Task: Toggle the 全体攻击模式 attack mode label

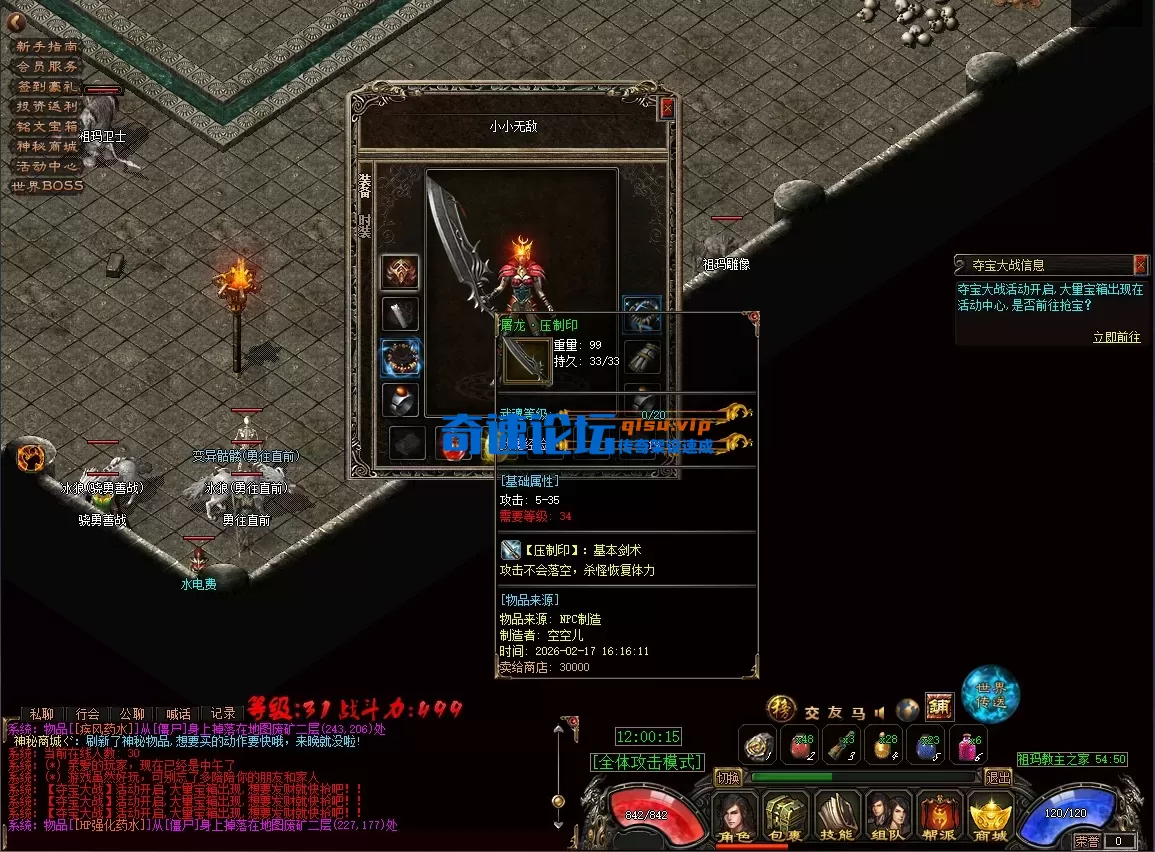Action: coord(647,762)
